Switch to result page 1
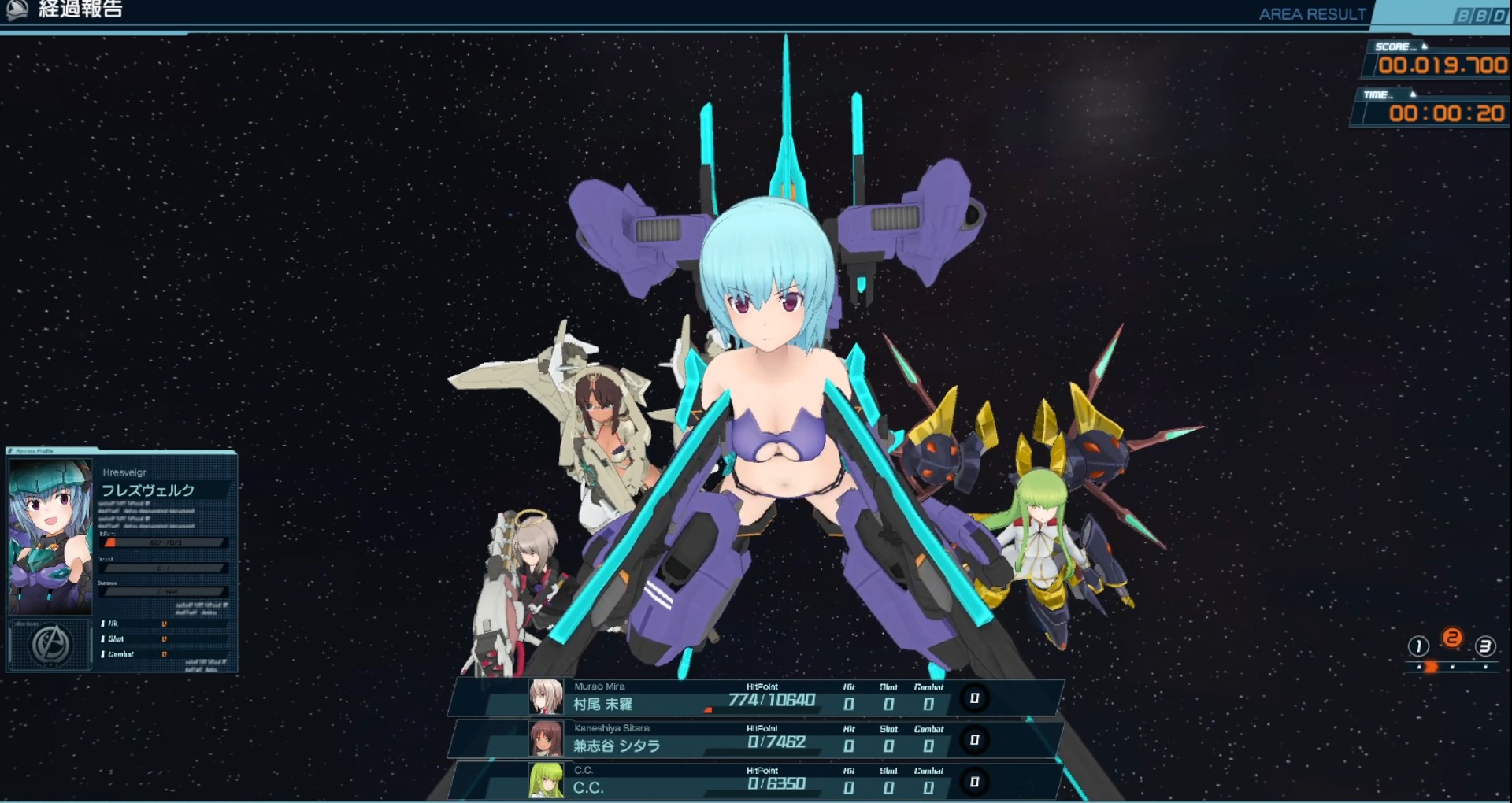The image size is (1512, 803). [1418, 647]
